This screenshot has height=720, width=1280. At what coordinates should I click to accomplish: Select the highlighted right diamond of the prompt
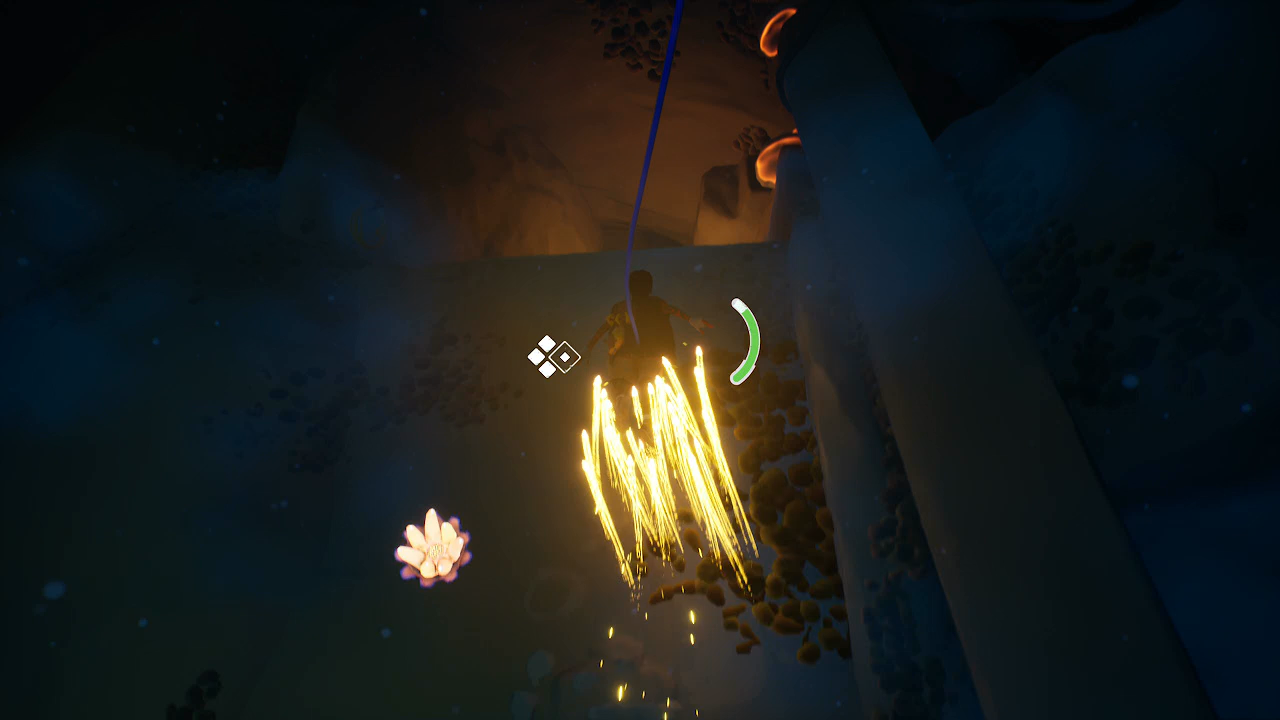565,358
